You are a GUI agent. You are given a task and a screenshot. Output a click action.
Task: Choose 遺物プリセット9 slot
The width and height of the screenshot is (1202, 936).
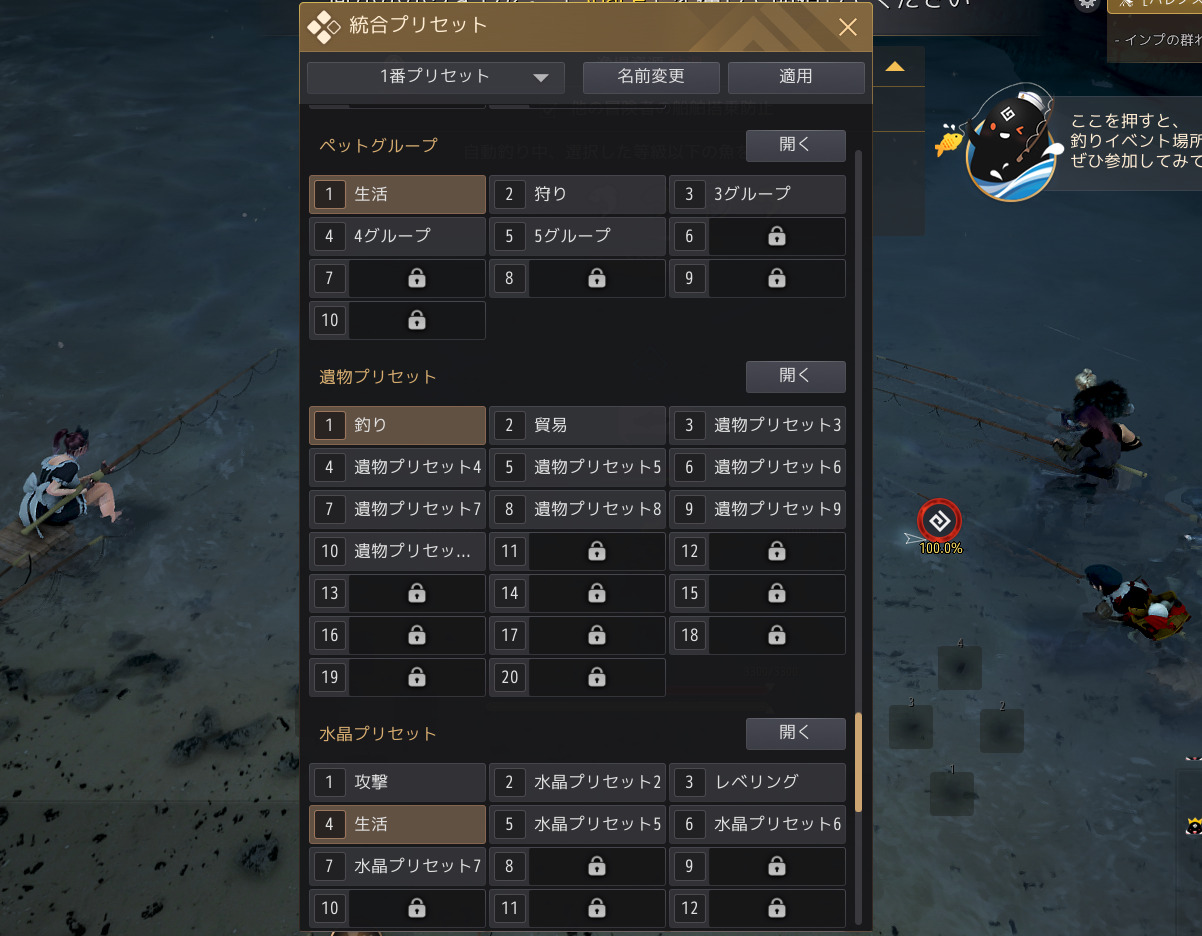tap(757, 509)
